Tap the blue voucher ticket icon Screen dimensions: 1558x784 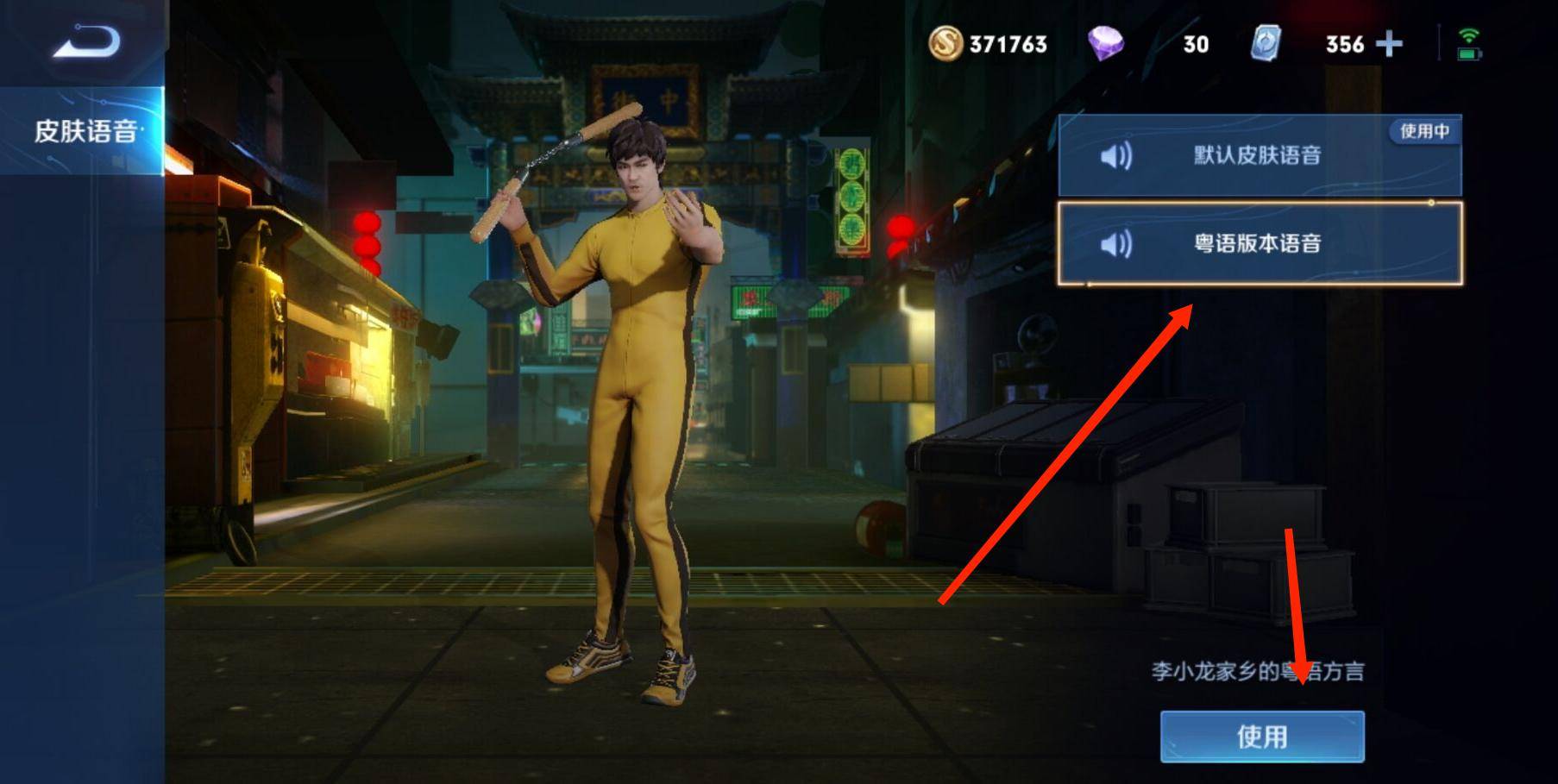pos(1266,43)
